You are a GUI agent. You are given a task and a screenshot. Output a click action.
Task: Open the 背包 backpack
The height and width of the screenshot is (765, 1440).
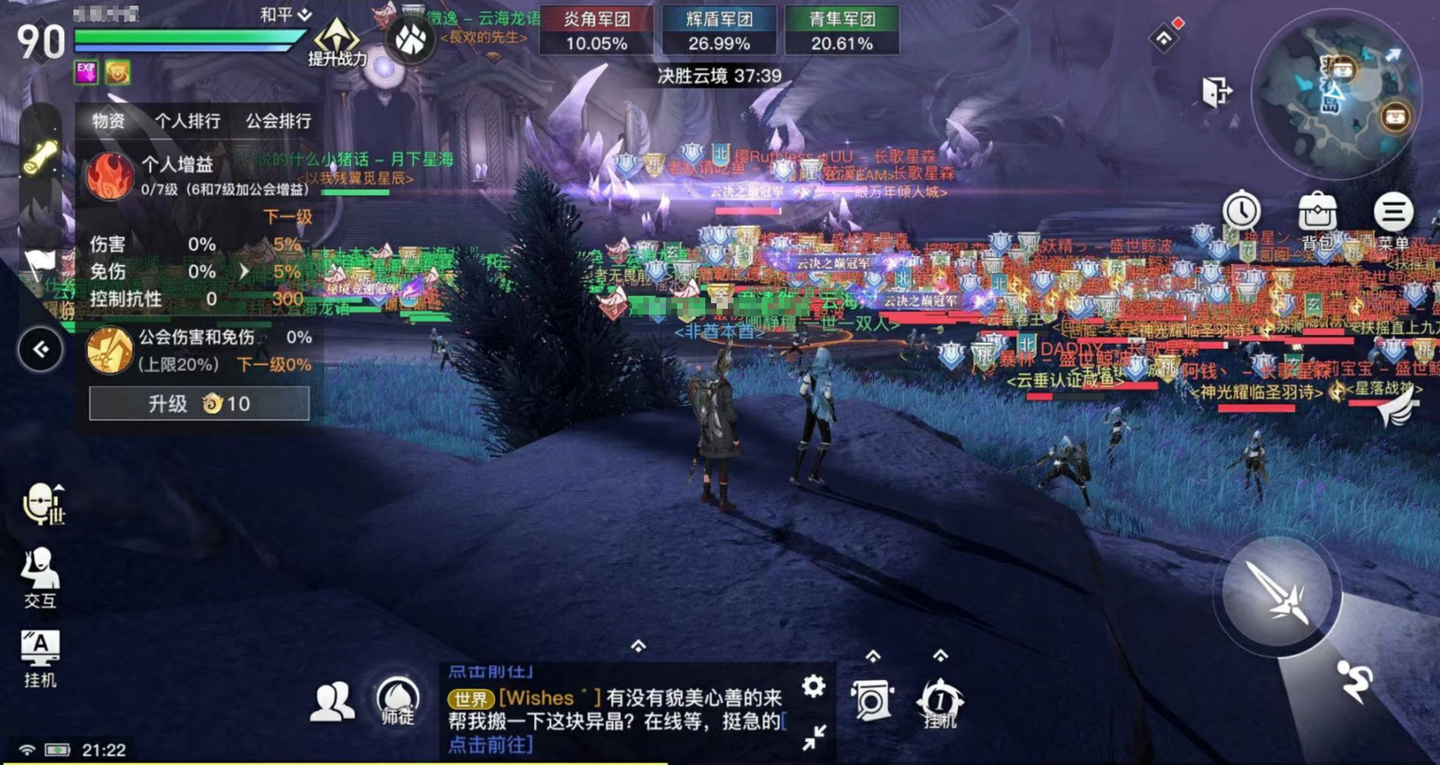pyautogui.click(x=1318, y=212)
